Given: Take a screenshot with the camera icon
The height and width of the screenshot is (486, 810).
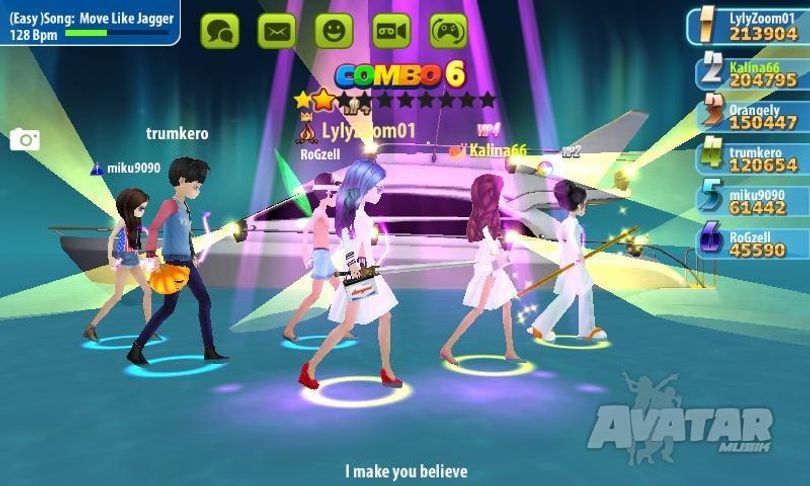Looking at the screenshot, I should tap(25, 140).
